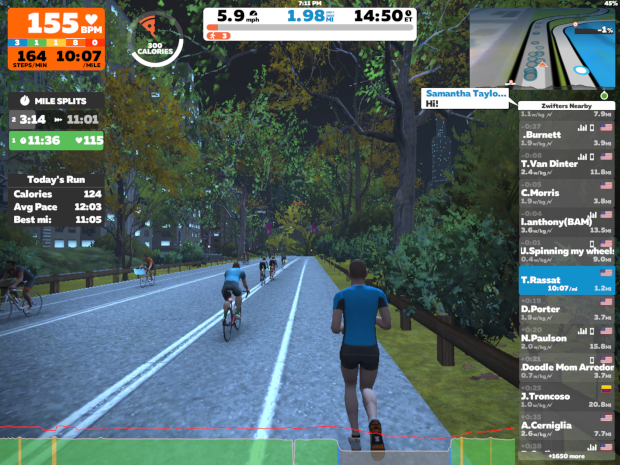This screenshot has width=620, height=465.
Task: Select I.anthony(BAM) rider row
Action: [566, 224]
